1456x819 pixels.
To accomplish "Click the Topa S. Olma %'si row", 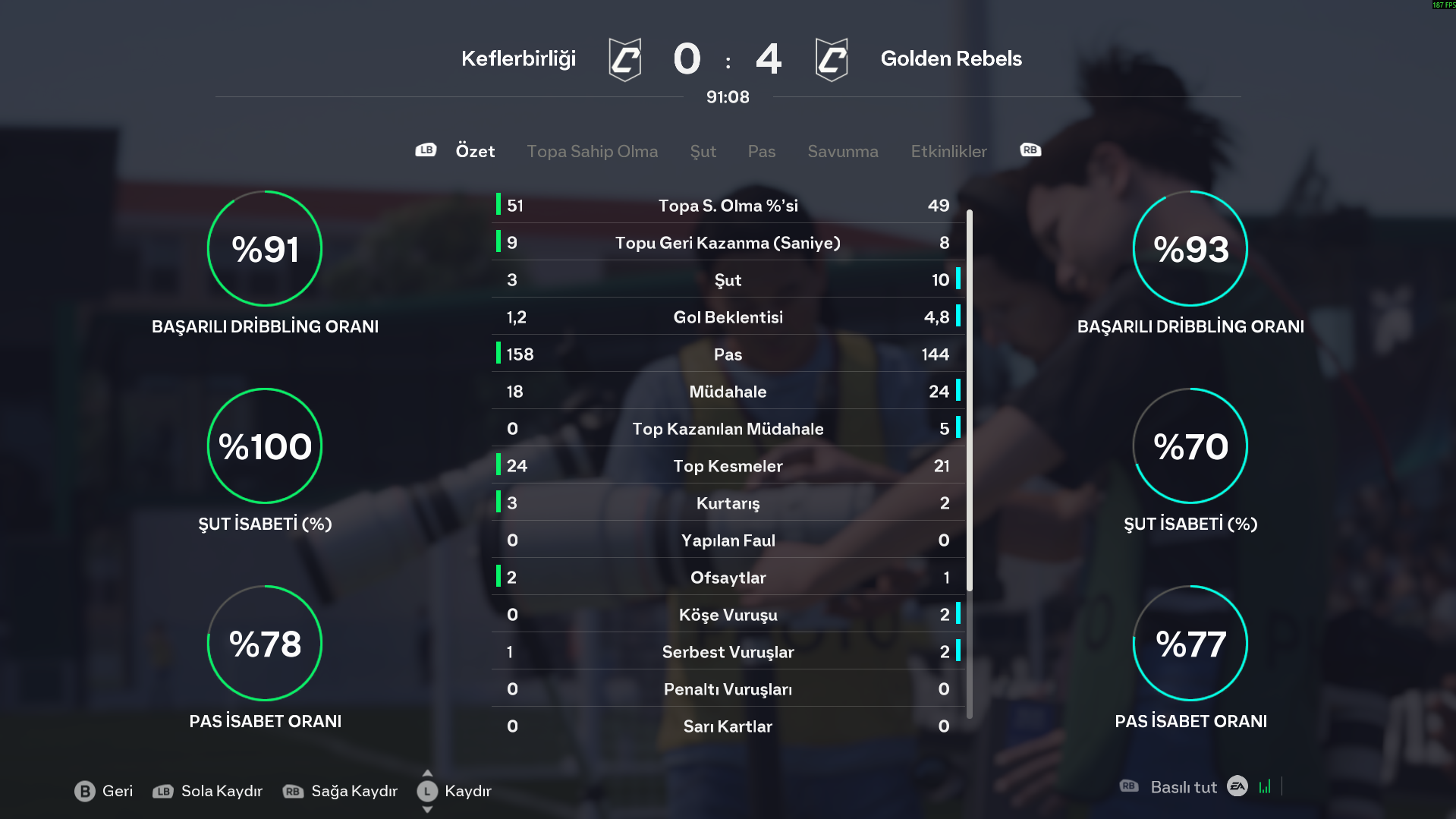I will point(728,206).
